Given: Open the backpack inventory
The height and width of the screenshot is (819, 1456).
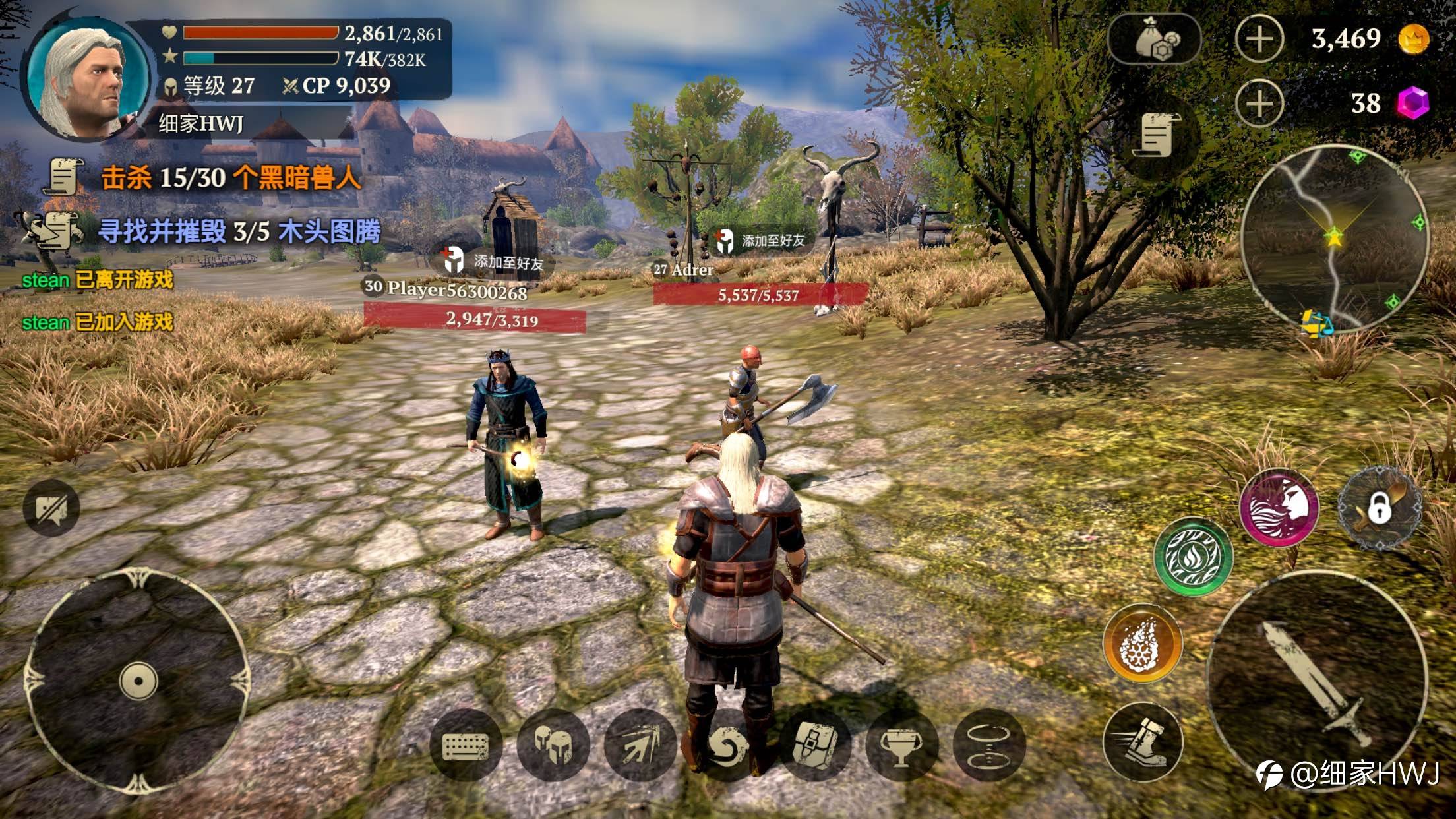Looking at the screenshot, I should (x=814, y=746).
